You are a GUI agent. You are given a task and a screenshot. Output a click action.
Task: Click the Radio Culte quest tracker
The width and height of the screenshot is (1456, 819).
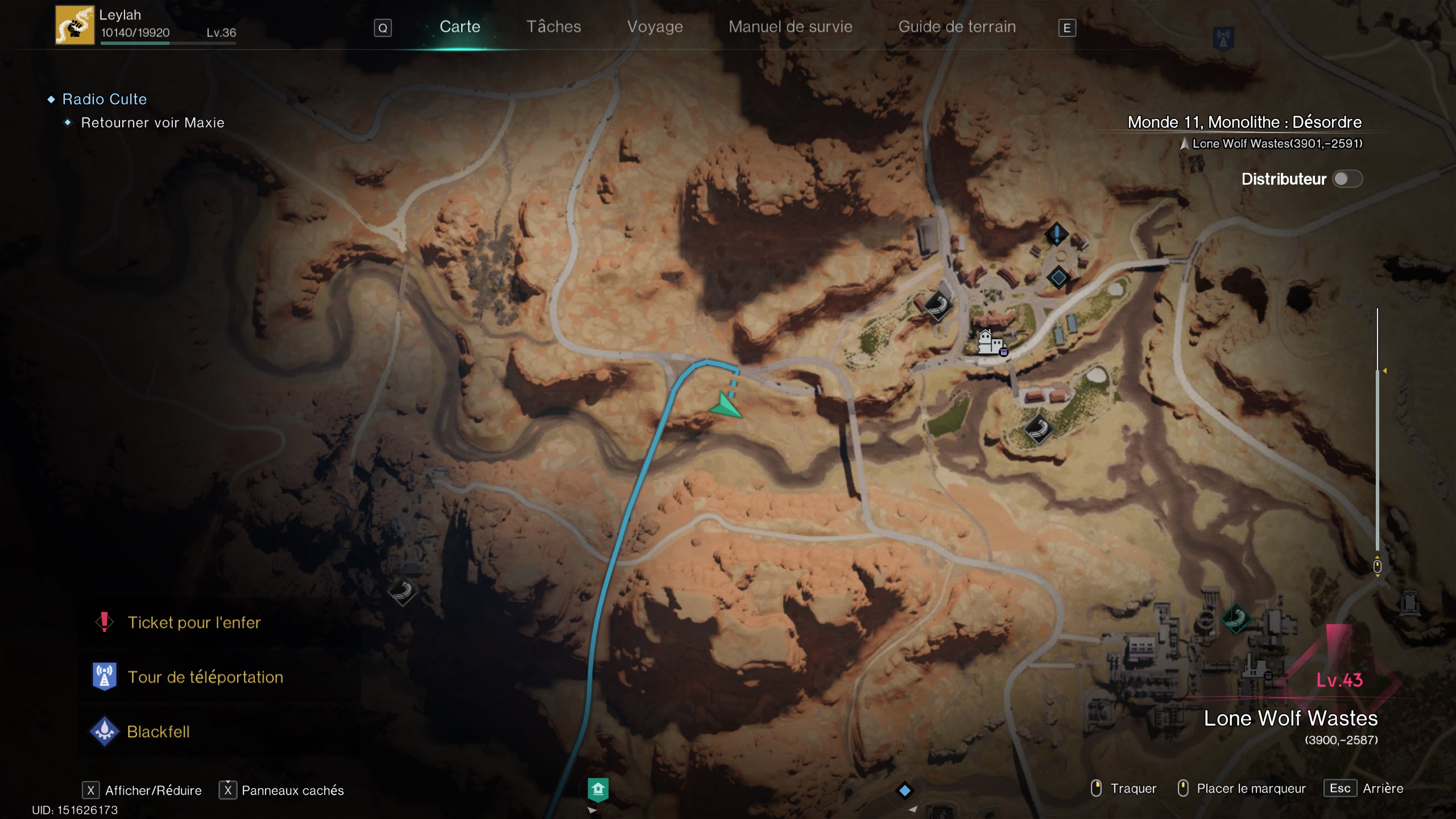point(105,99)
